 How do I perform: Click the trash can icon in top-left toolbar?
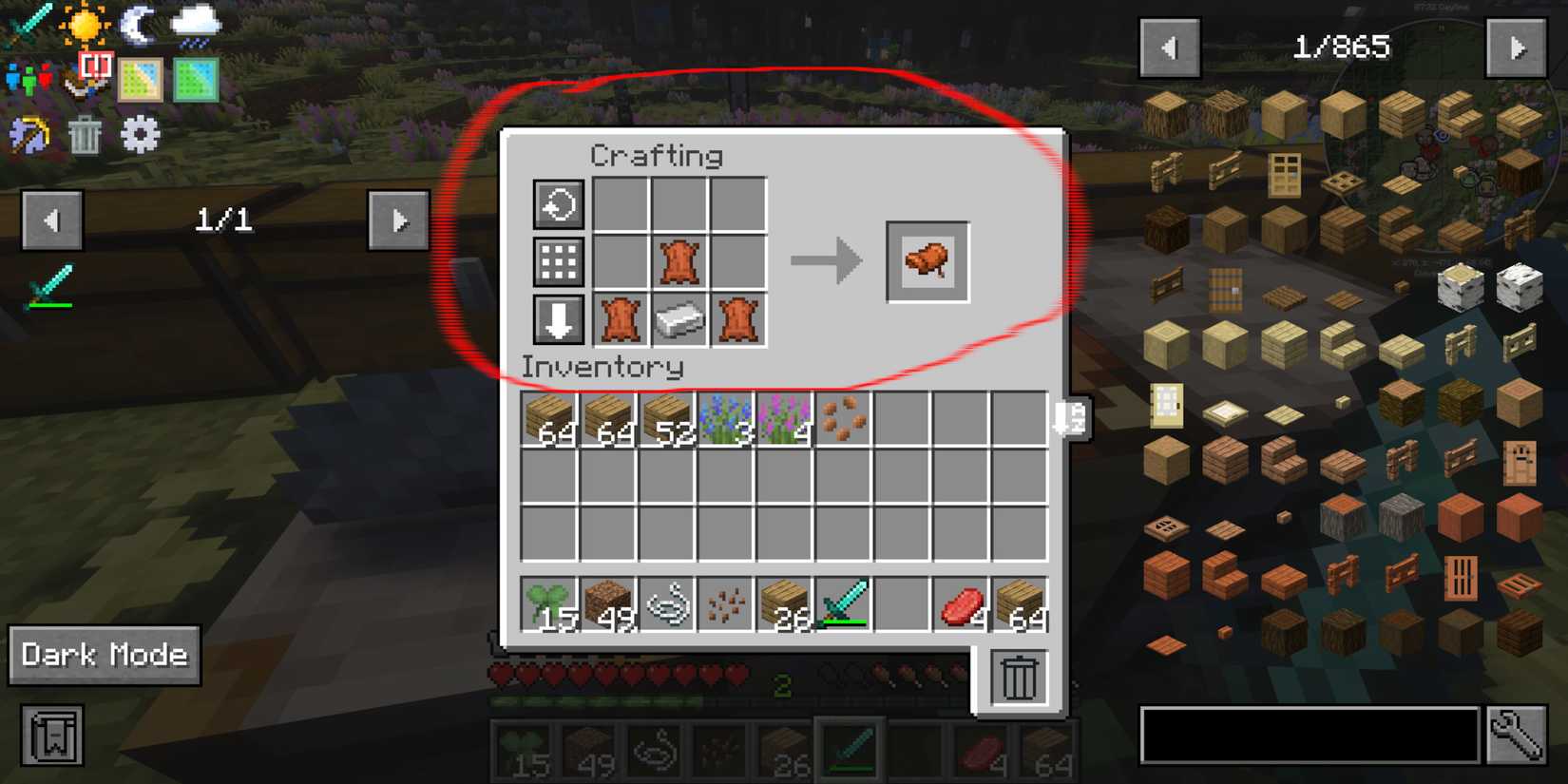(84, 133)
